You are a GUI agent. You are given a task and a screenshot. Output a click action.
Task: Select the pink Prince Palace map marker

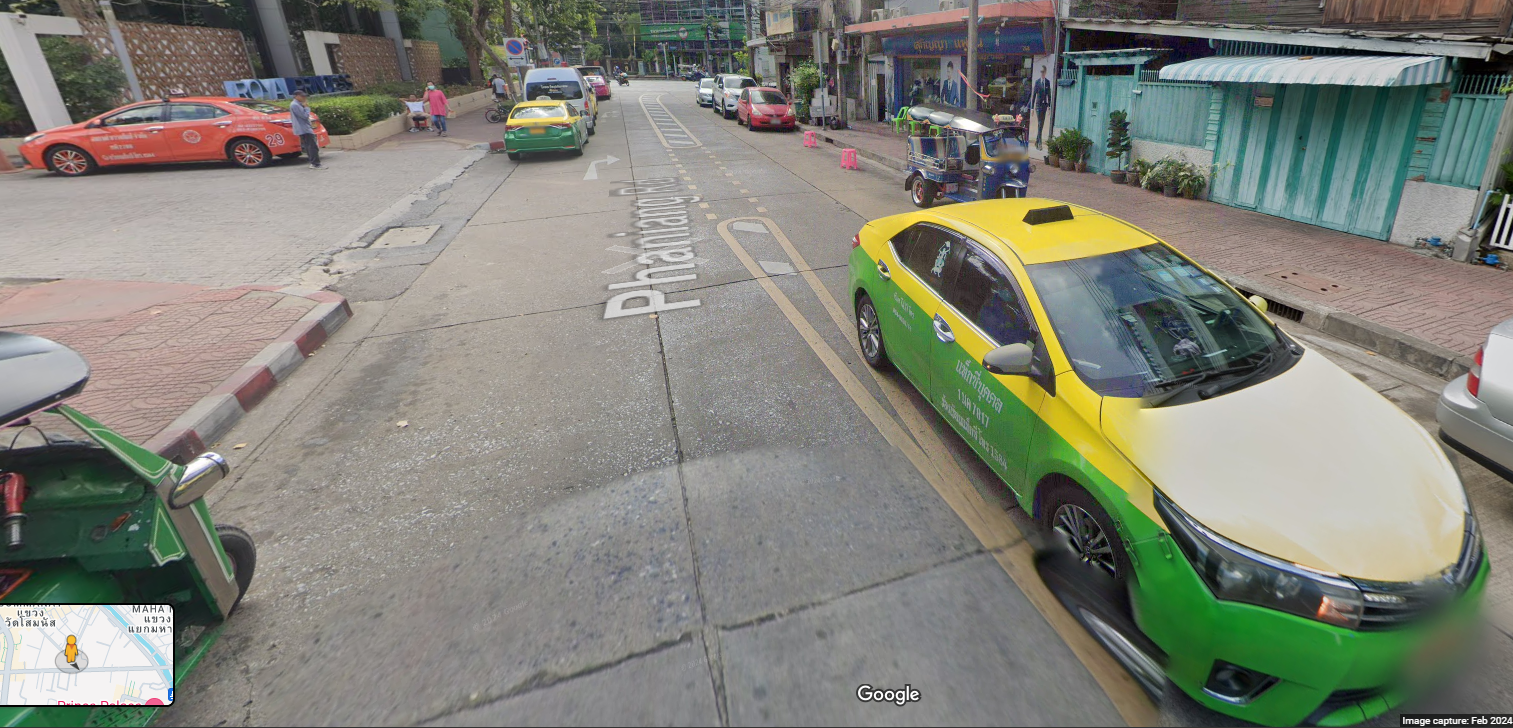(x=155, y=702)
